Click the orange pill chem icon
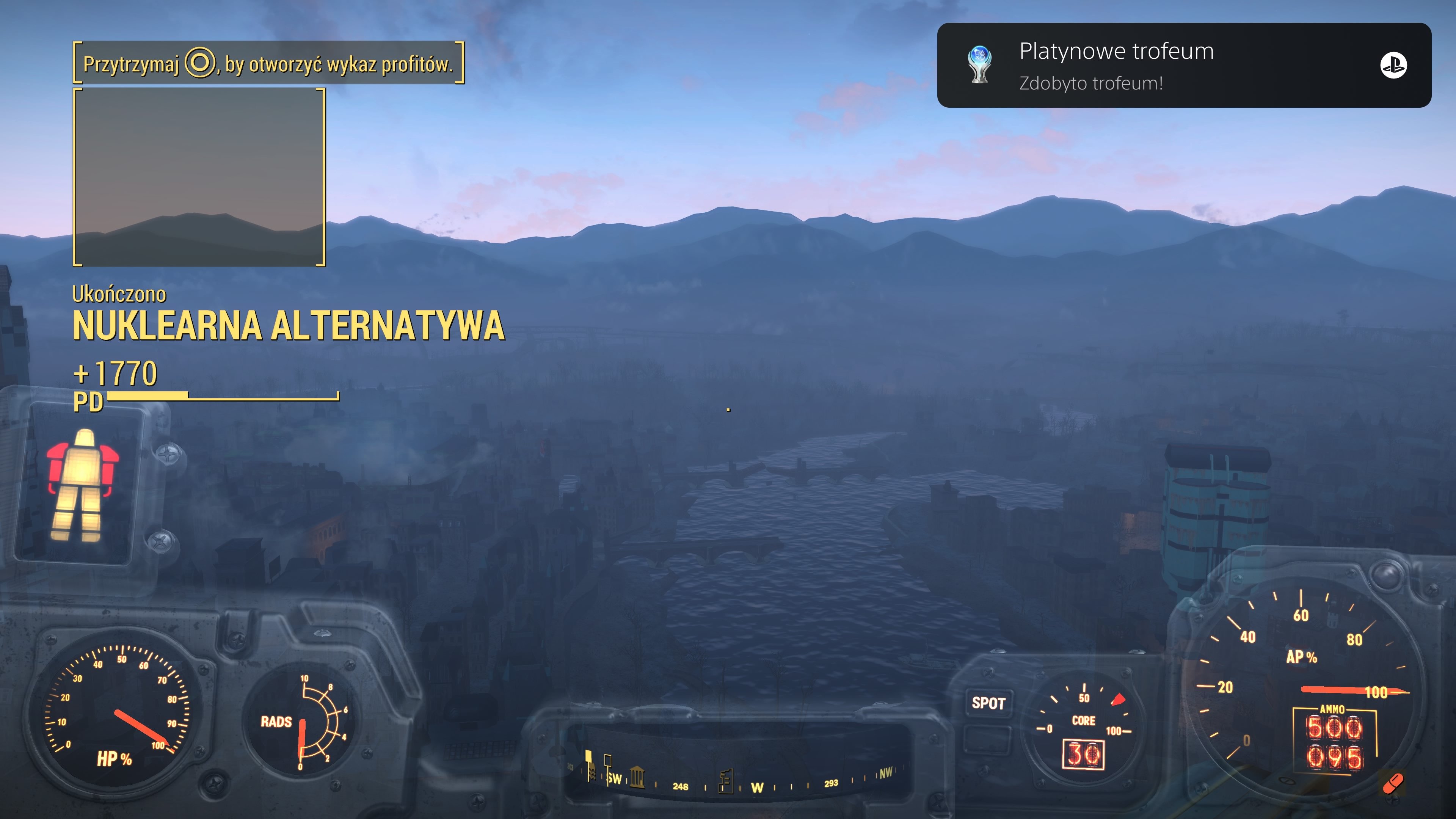The image size is (1456, 819). (x=1393, y=784)
